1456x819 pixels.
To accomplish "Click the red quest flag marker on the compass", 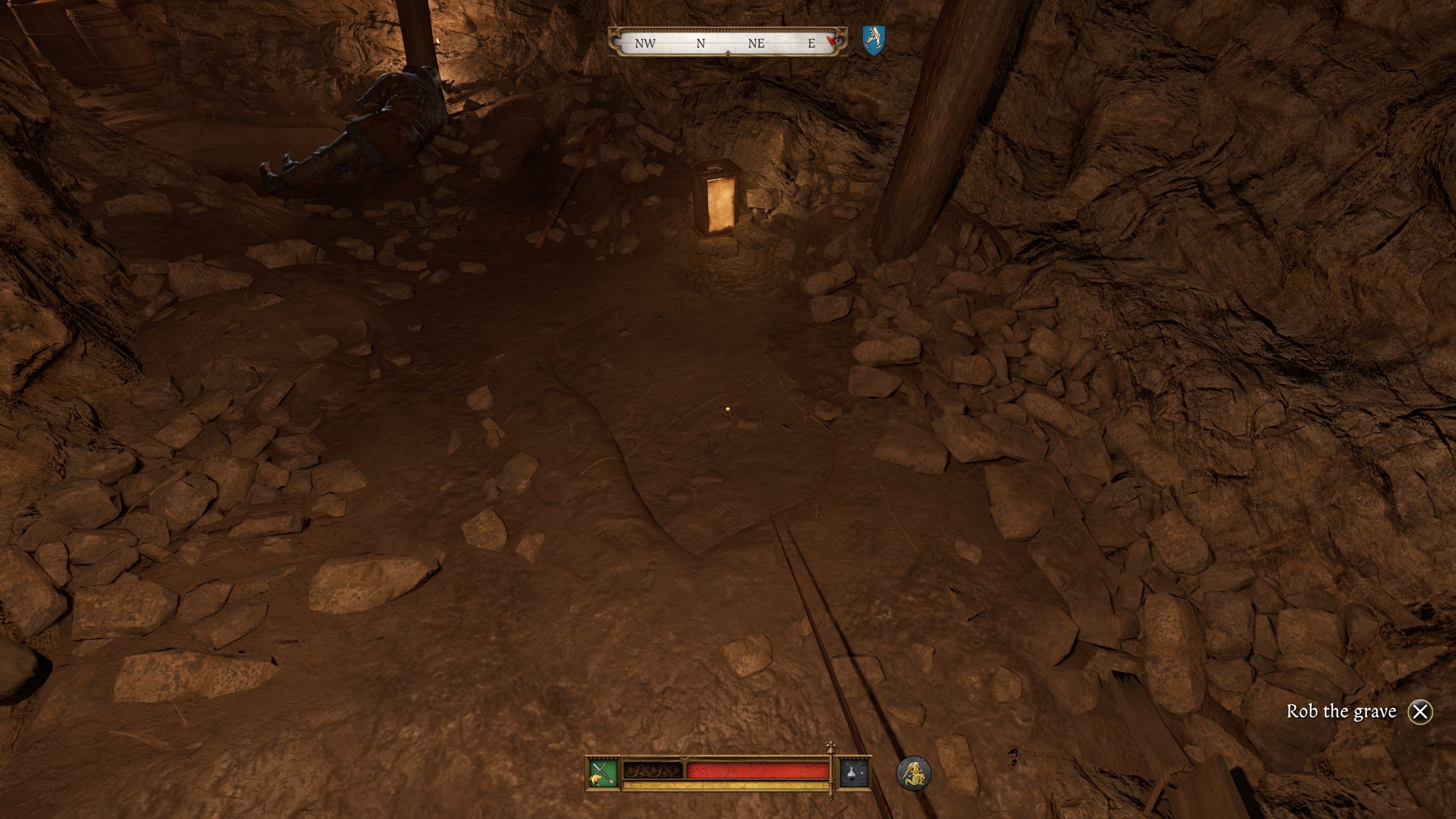I will coord(830,40).
